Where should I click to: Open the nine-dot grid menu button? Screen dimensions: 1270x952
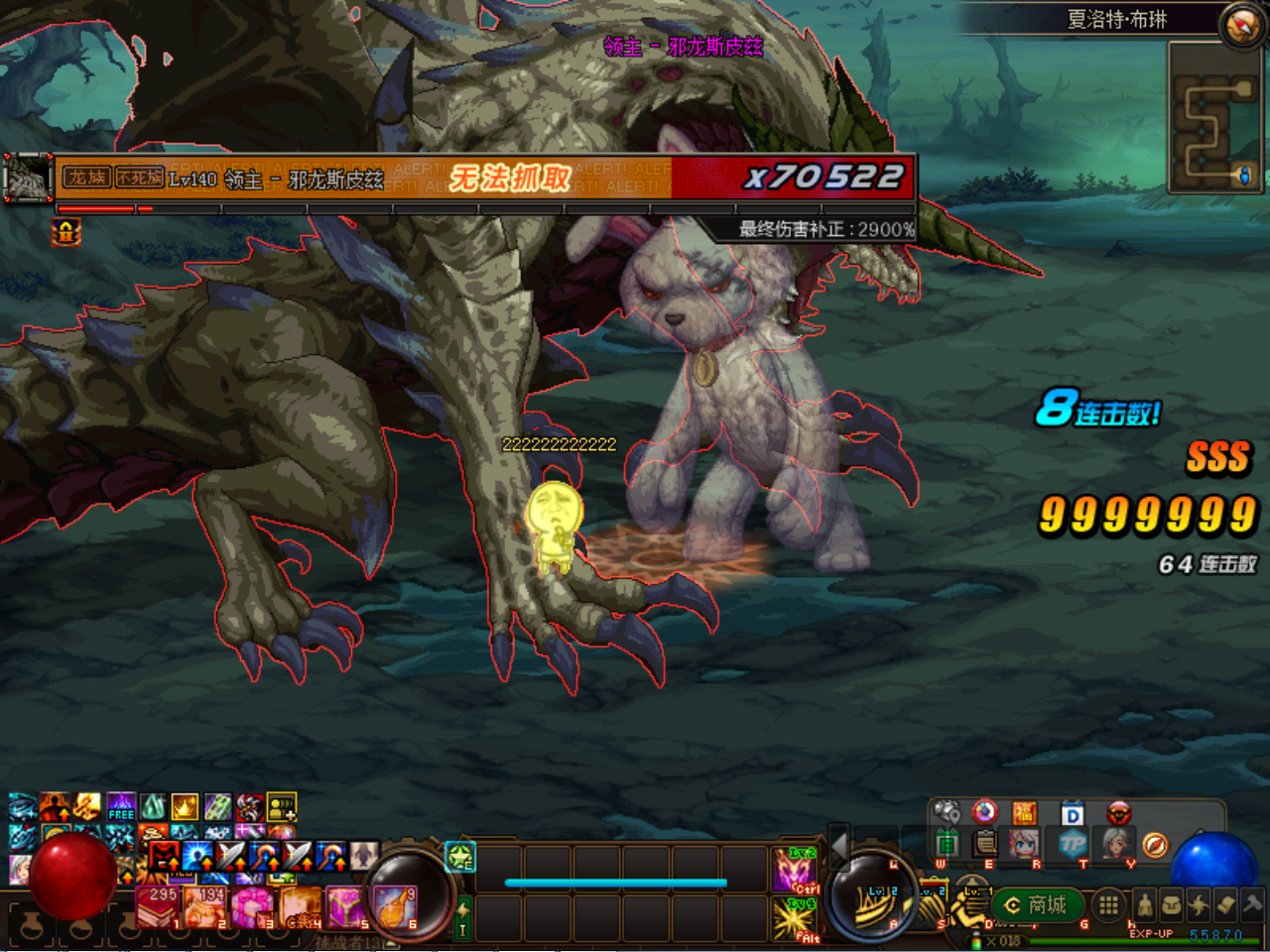[1108, 904]
